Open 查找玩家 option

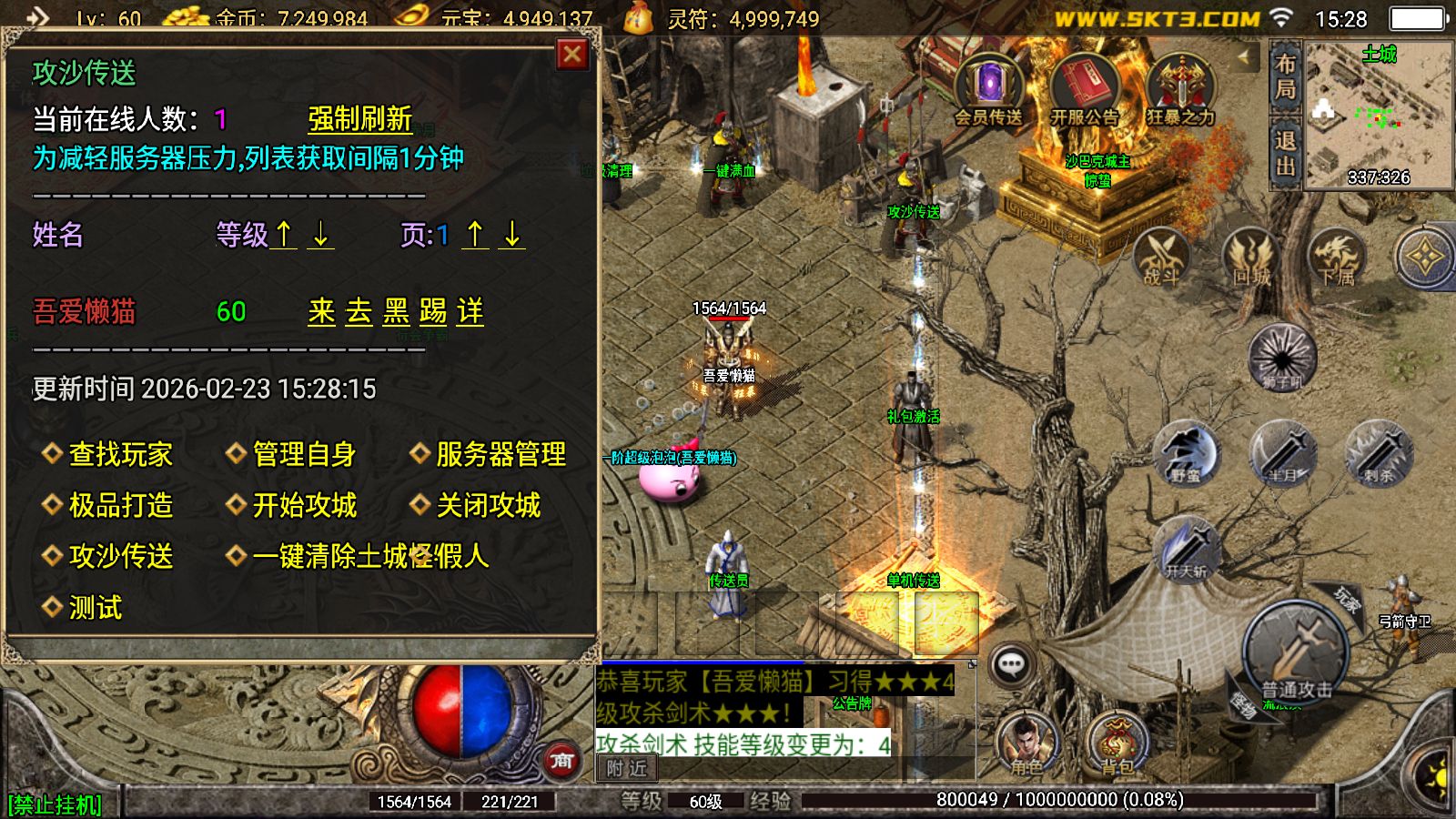click(x=119, y=454)
